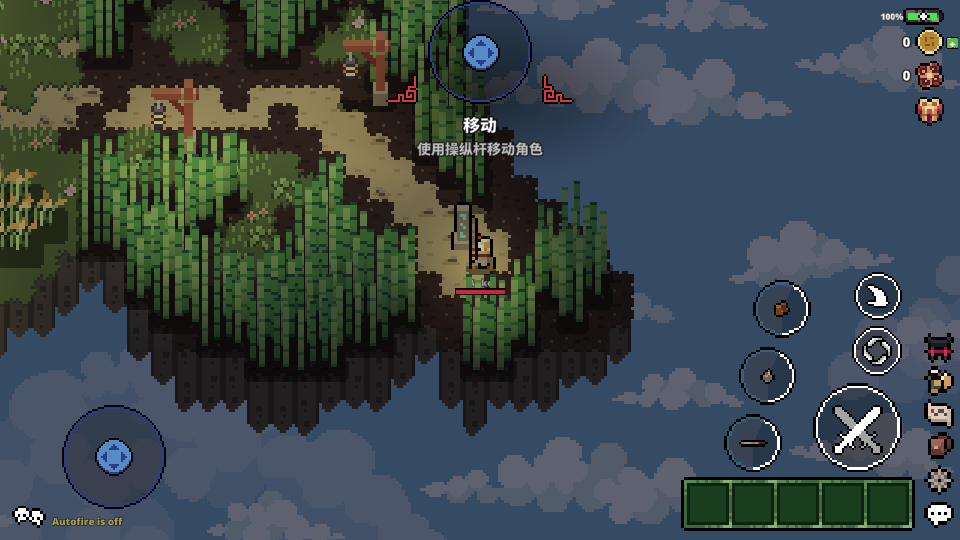Use the small bomb item in the round slot
This screenshot has height=540, width=960.
point(767,376)
